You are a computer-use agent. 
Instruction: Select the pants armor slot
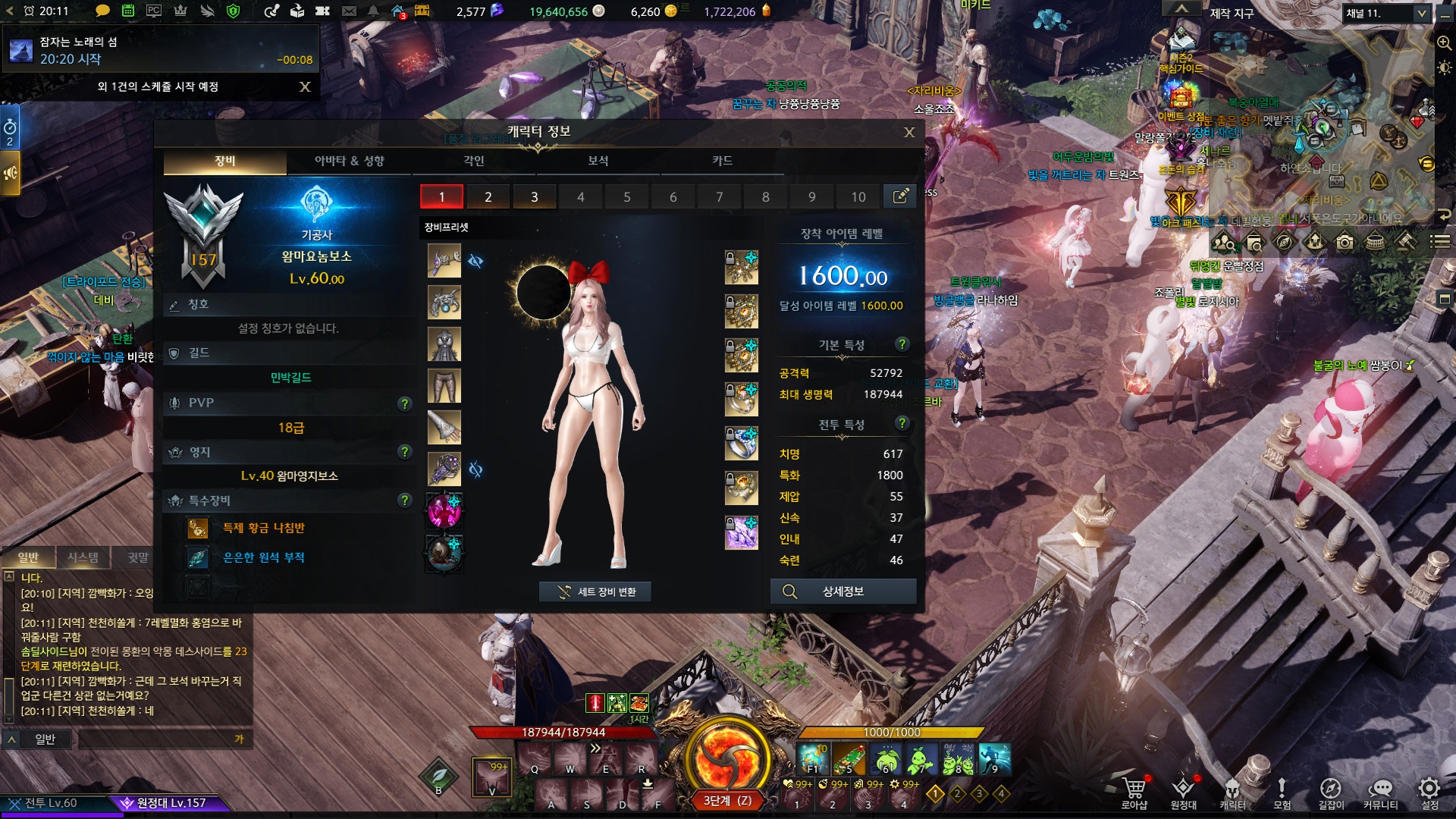tap(444, 386)
